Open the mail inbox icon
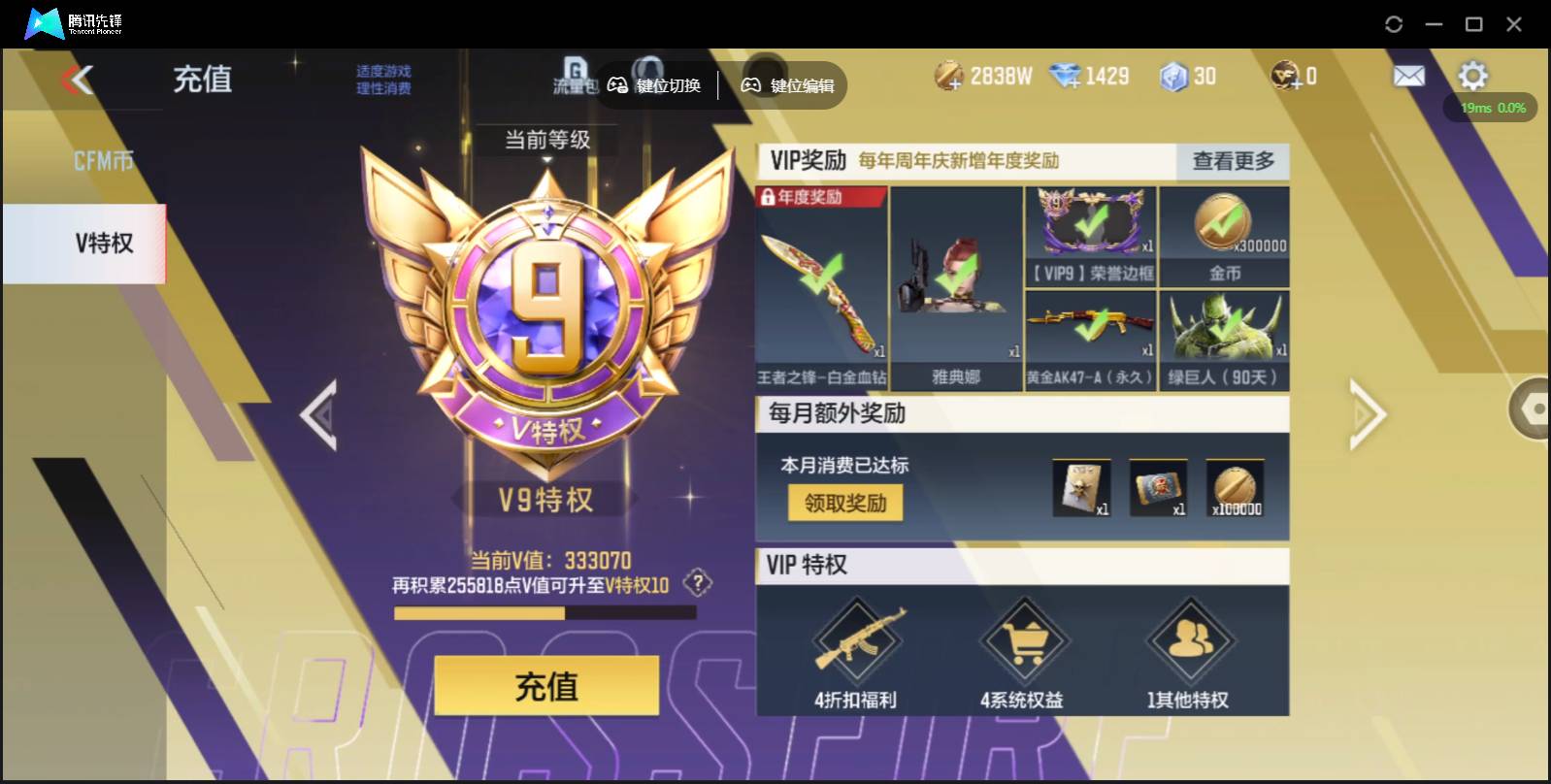The width and height of the screenshot is (1551, 784). (1408, 75)
